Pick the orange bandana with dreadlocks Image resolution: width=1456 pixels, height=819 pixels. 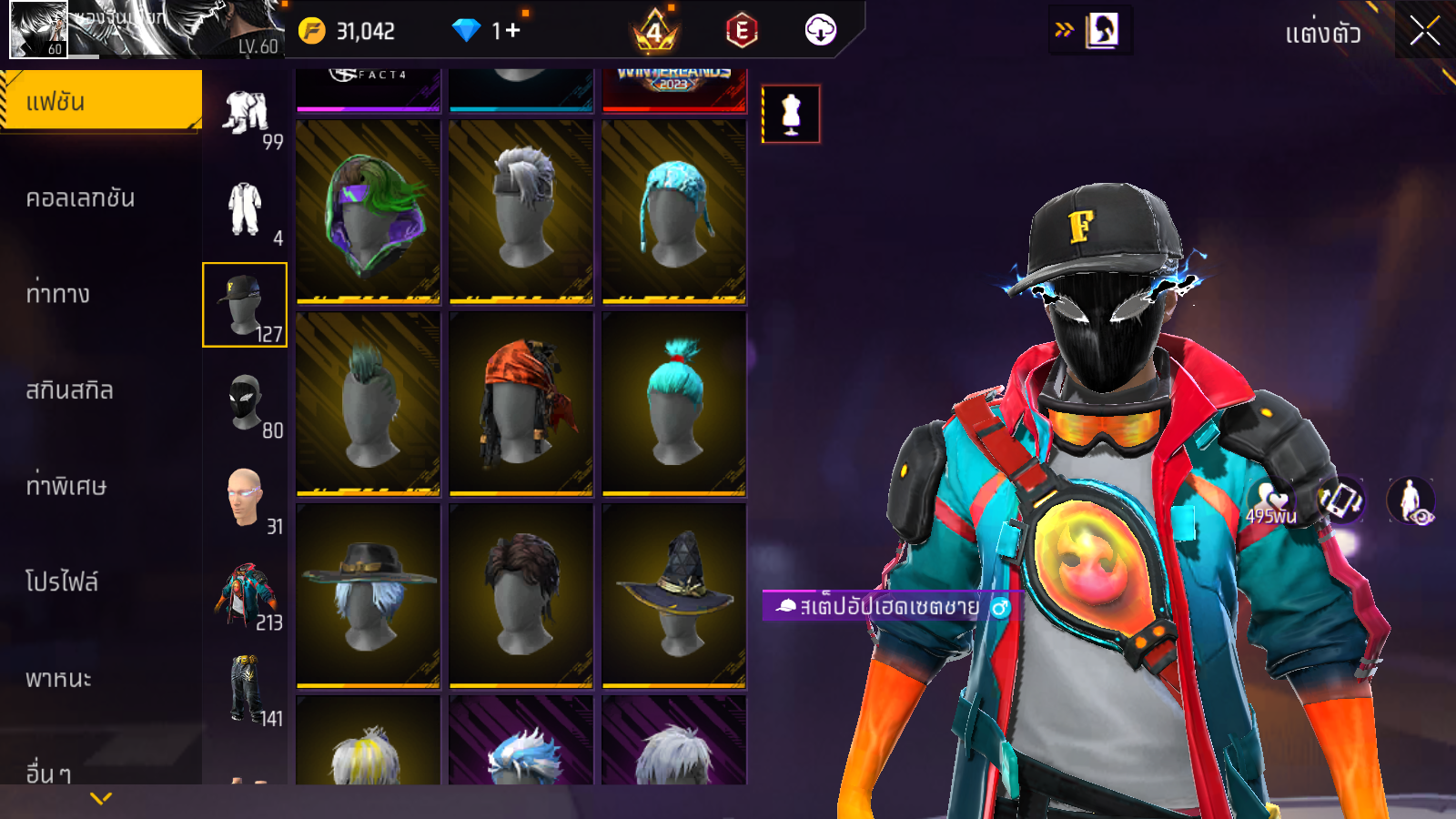(x=521, y=403)
